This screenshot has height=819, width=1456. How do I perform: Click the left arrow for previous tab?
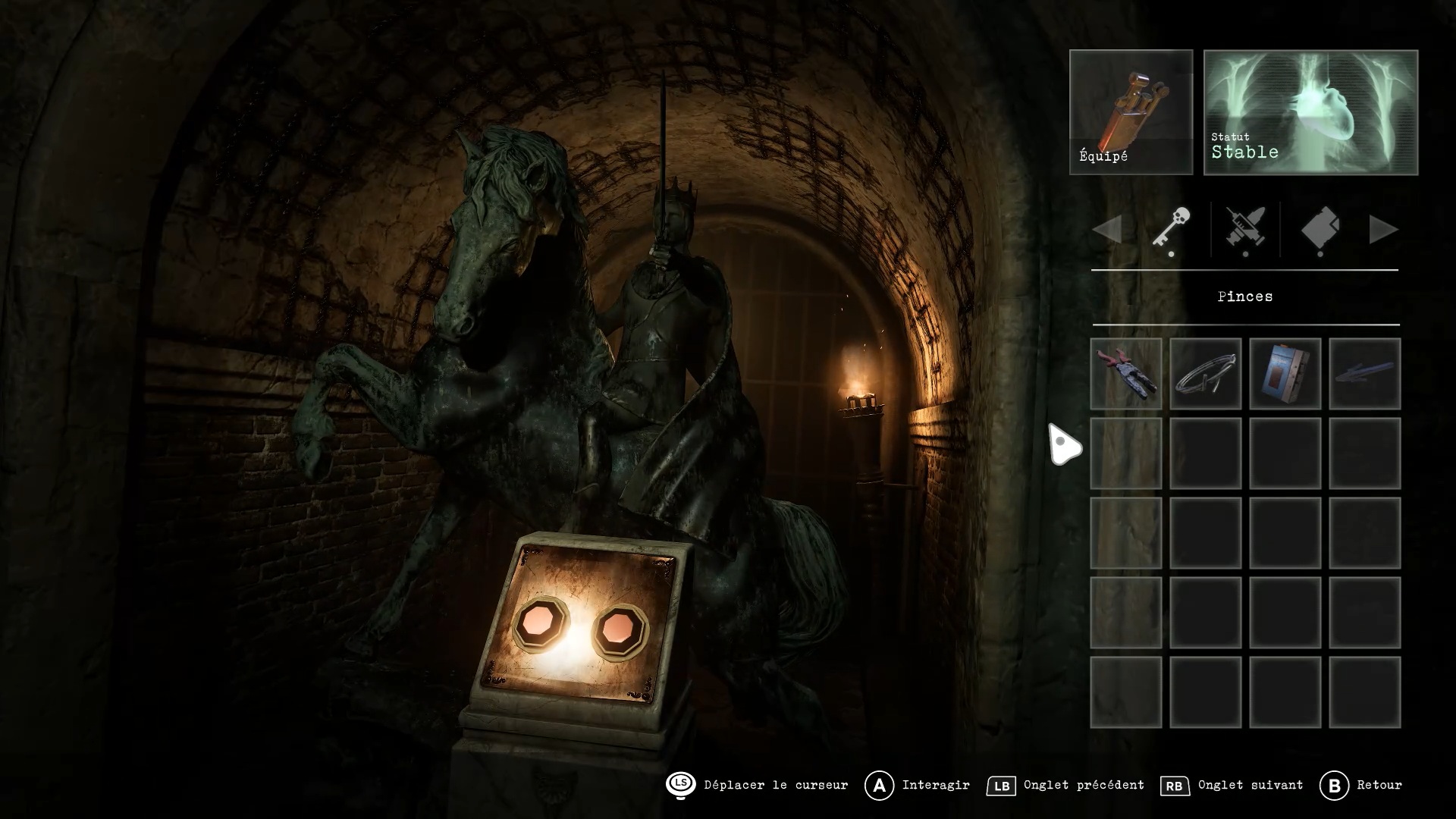pyautogui.click(x=1108, y=229)
